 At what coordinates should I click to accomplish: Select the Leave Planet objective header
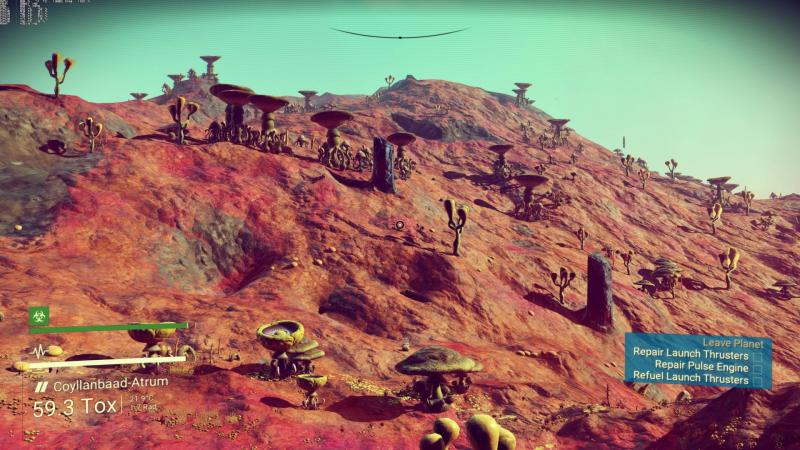pos(732,342)
